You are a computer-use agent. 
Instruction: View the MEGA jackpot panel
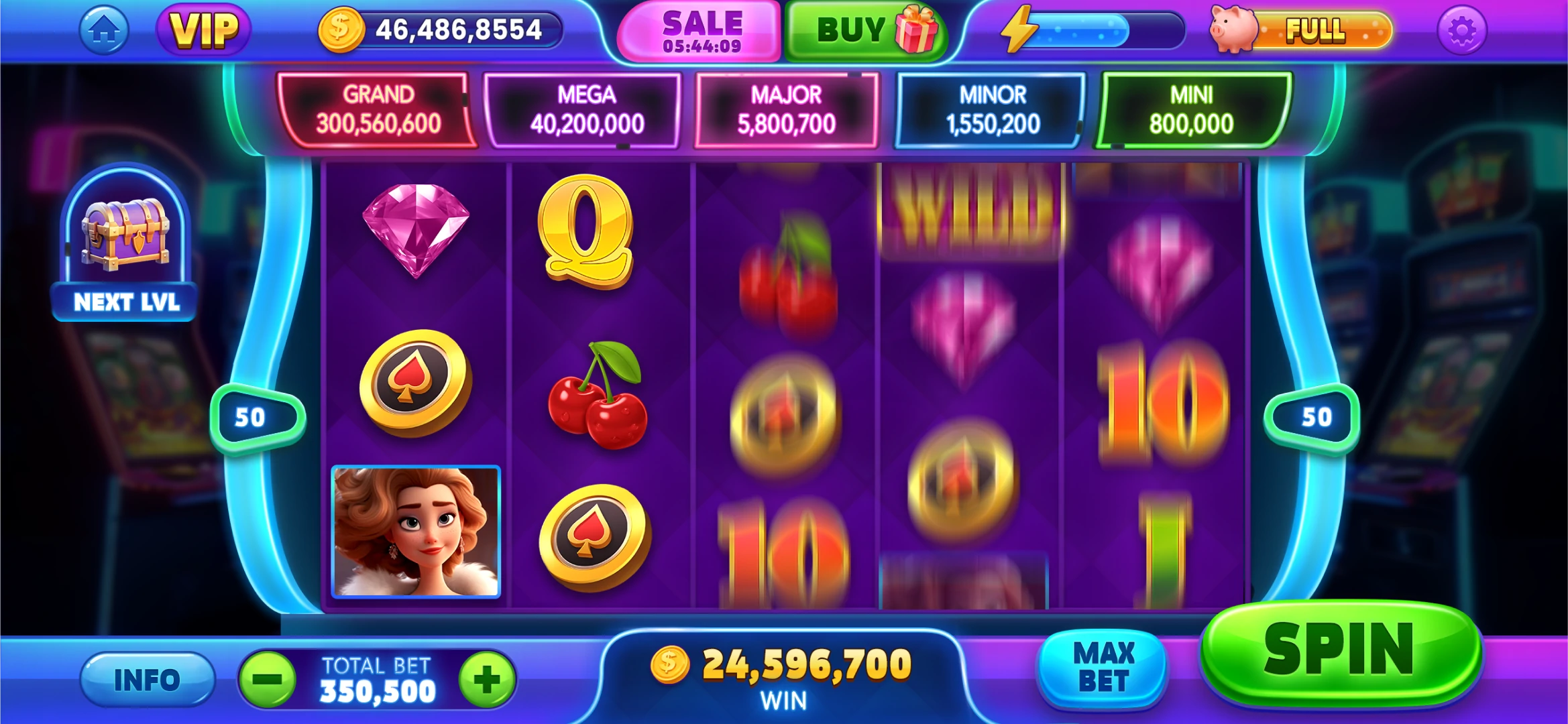tap(586, 109)
